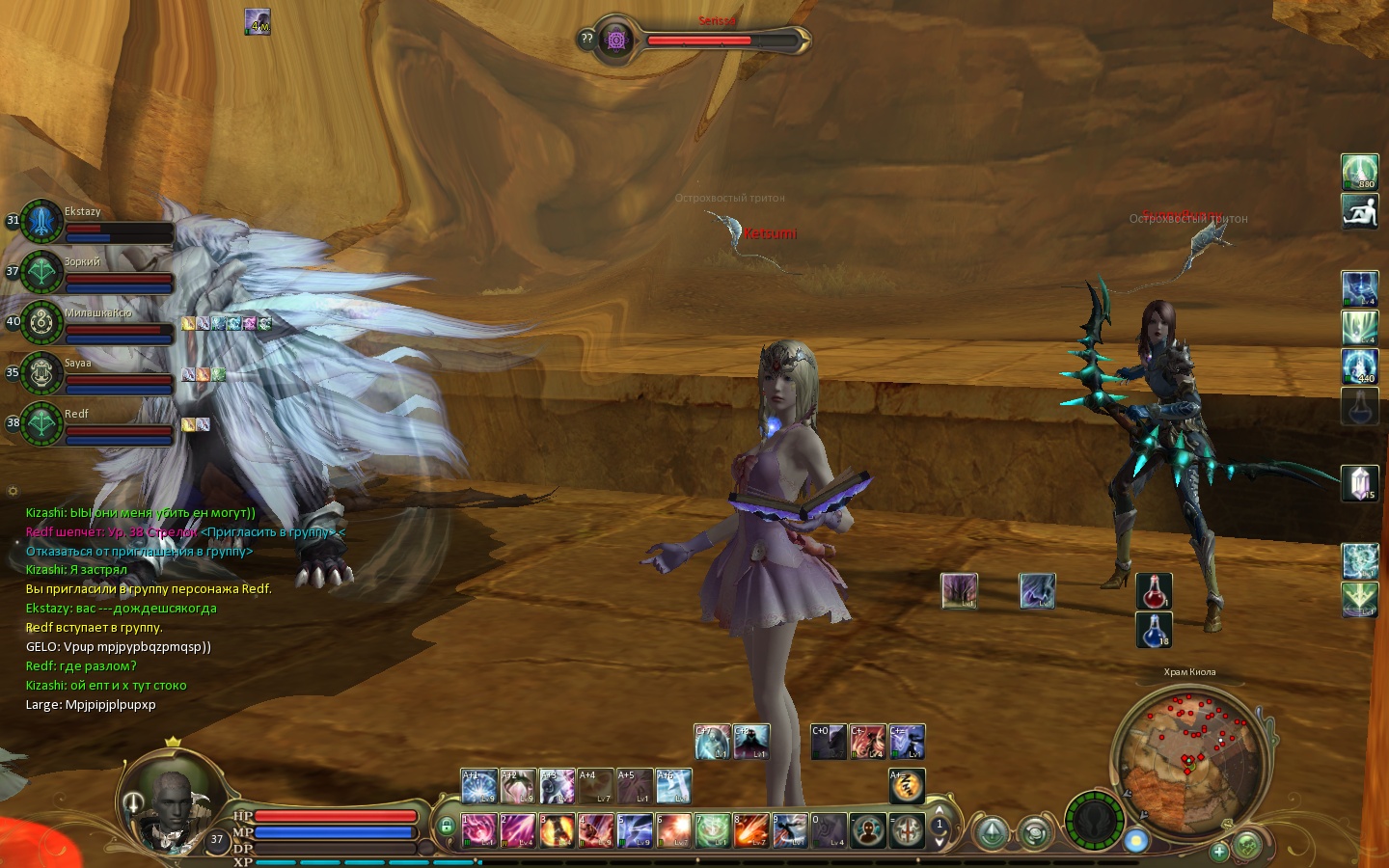Switch to the next hotbar page arrow
1389x868 pixels.
point(940,841)
